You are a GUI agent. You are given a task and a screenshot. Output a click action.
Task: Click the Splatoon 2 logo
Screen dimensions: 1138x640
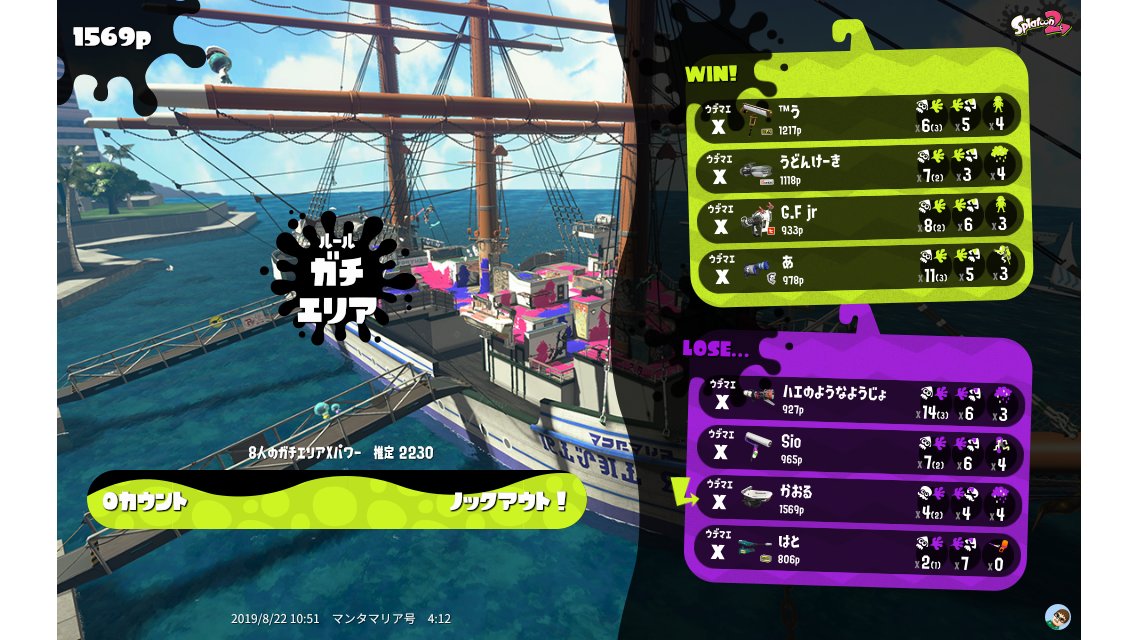point(1040,25)
